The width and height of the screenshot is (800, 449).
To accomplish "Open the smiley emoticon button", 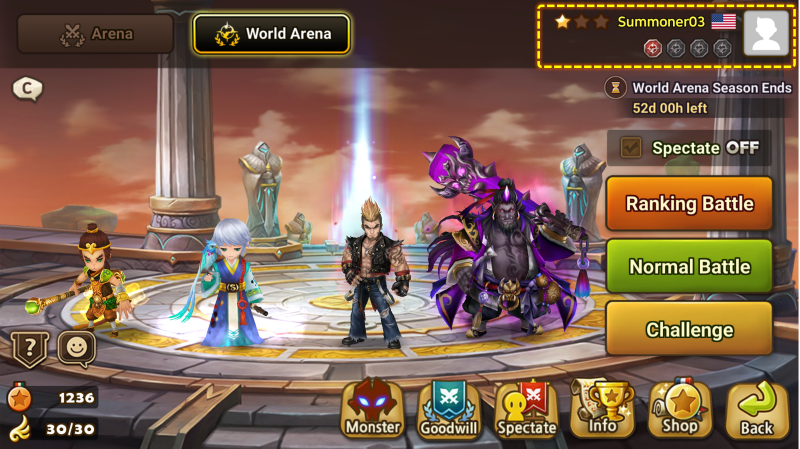I will point(77,349).
